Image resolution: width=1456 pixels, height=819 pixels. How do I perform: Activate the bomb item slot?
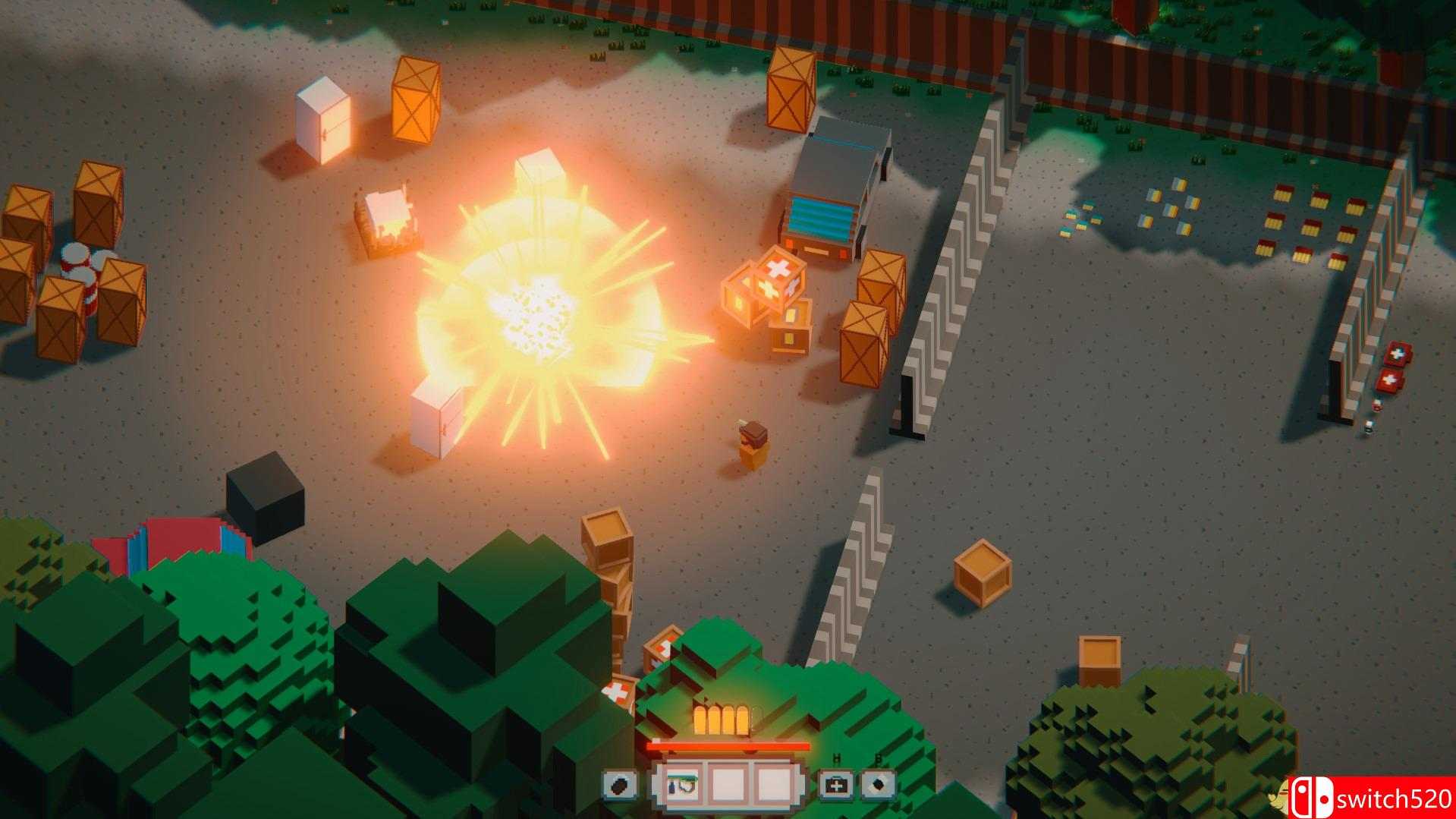coord(879,785)
